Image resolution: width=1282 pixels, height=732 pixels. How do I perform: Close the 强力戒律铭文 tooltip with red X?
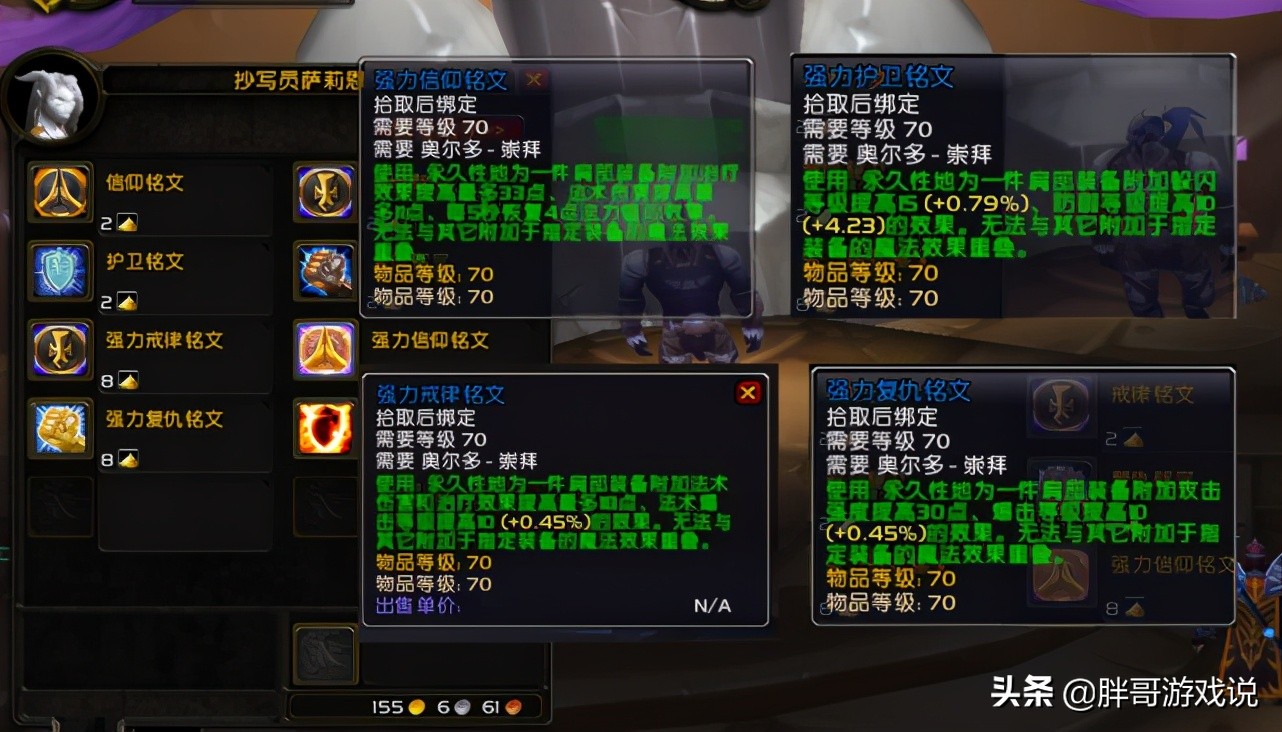(750, 393)
